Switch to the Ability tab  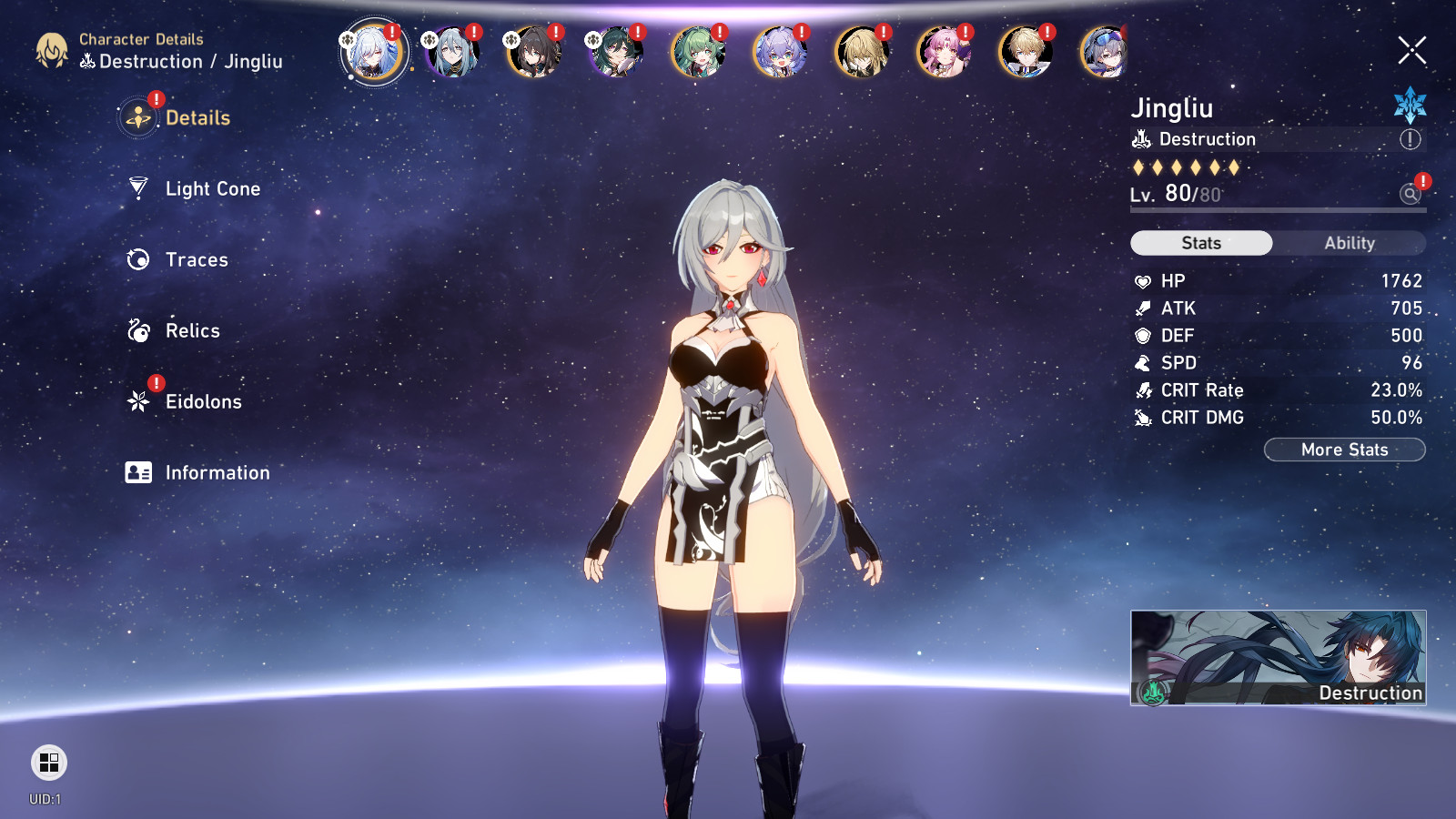(1350, 243)
